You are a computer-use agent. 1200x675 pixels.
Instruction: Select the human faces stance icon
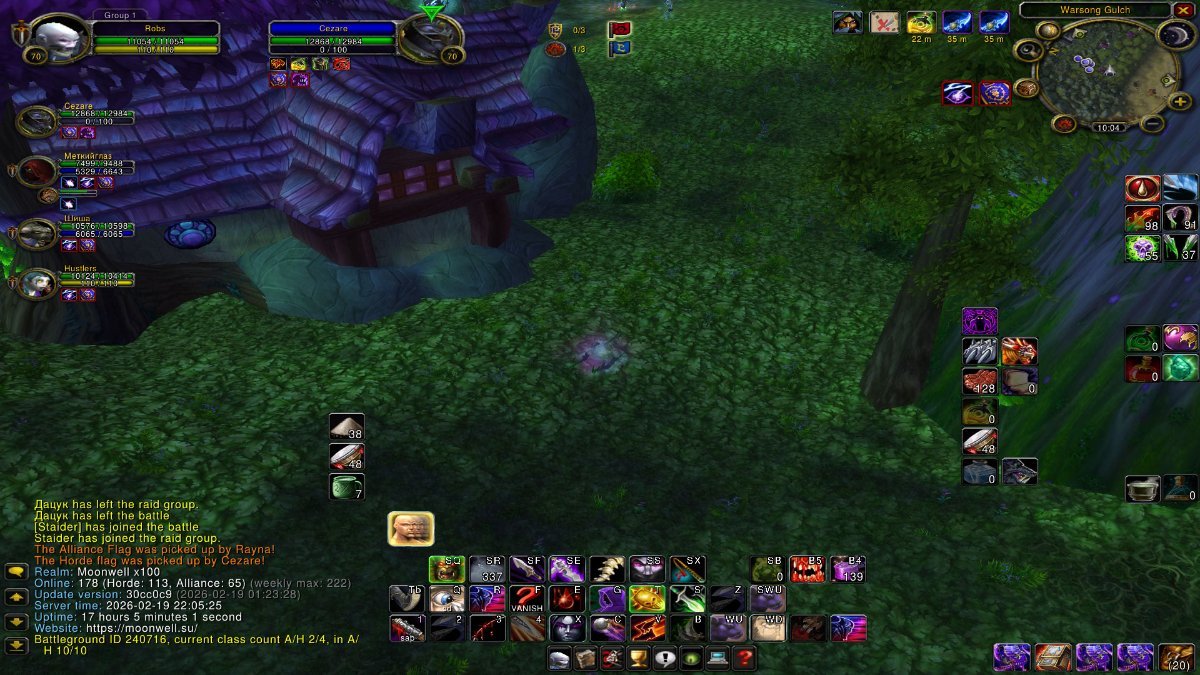(x=410, y=529)
